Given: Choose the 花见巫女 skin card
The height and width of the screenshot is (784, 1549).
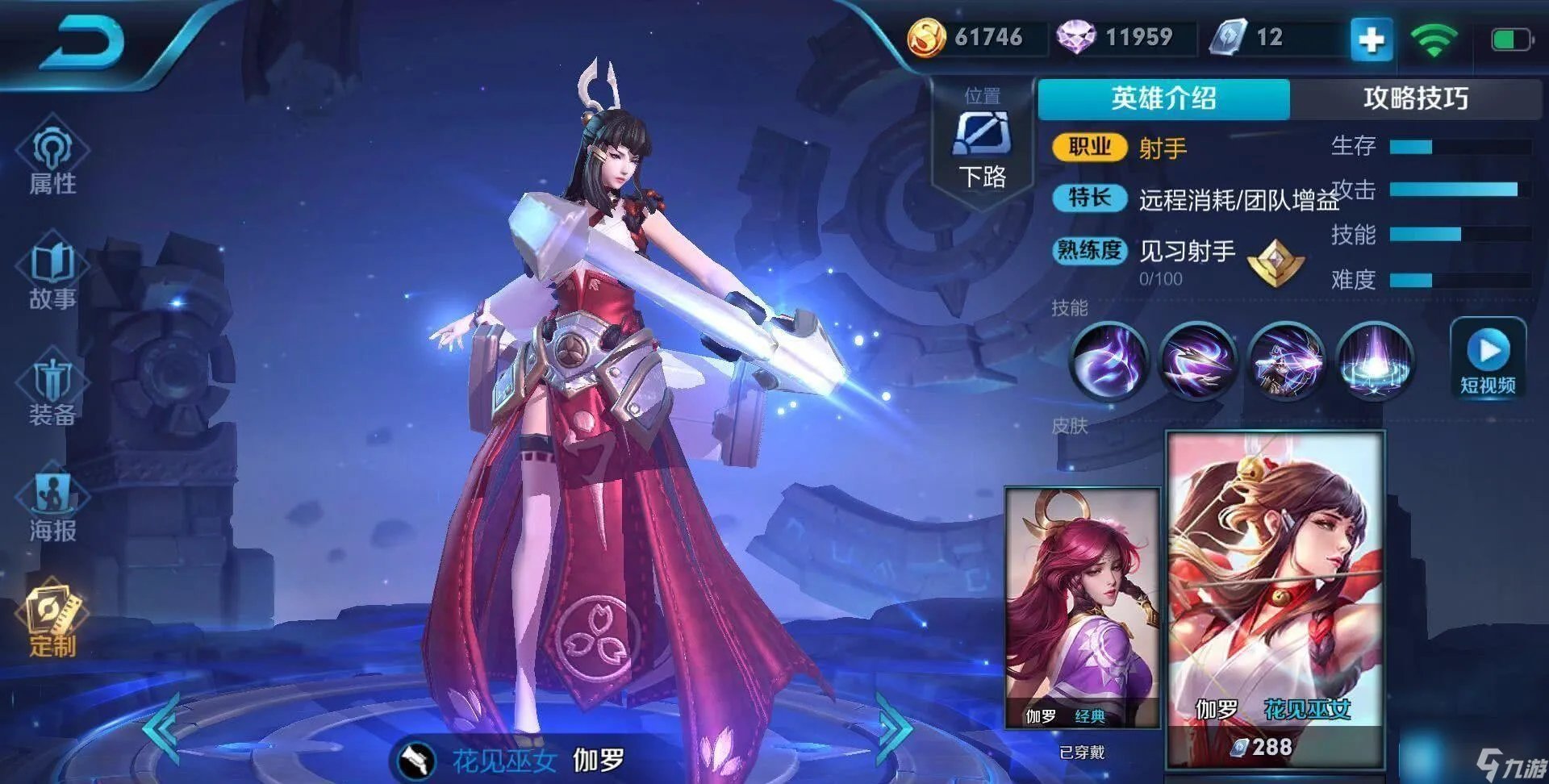Looking at the screenshot, I should [1276, 597].
